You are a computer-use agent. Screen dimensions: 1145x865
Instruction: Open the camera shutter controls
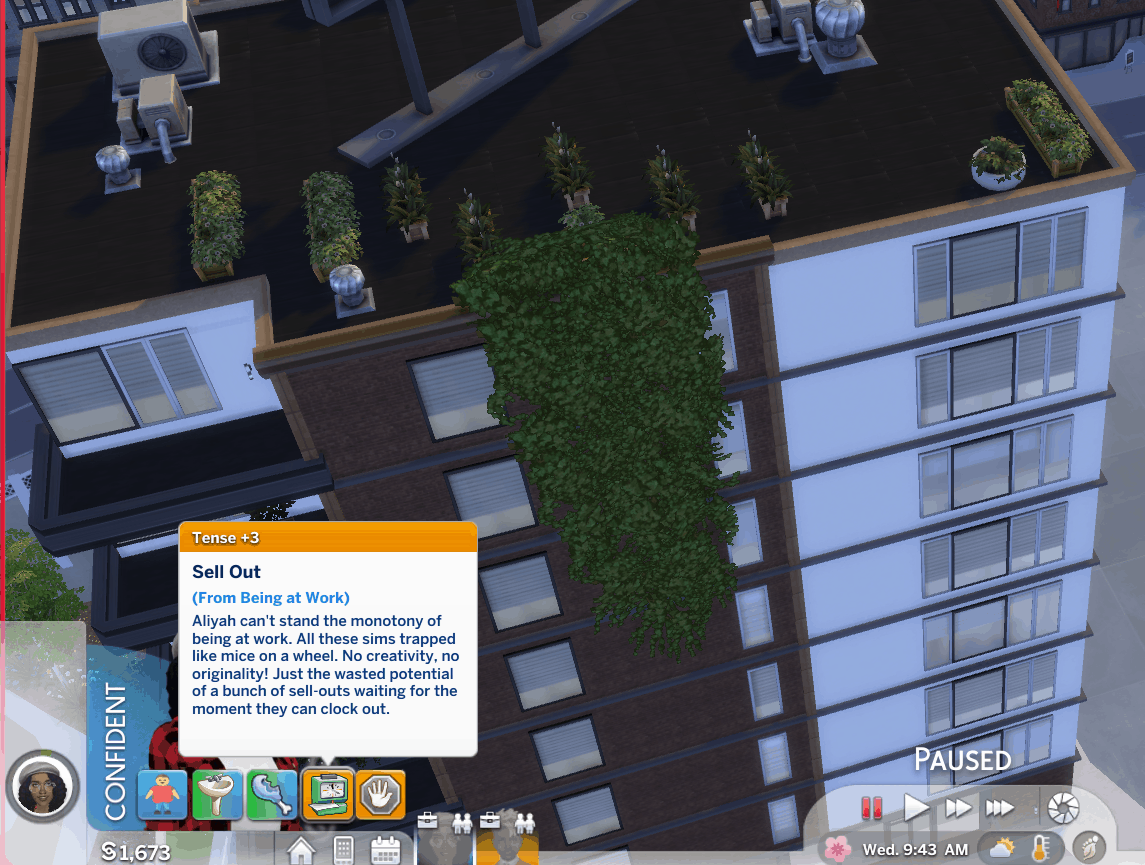[x=1062, y=807]
